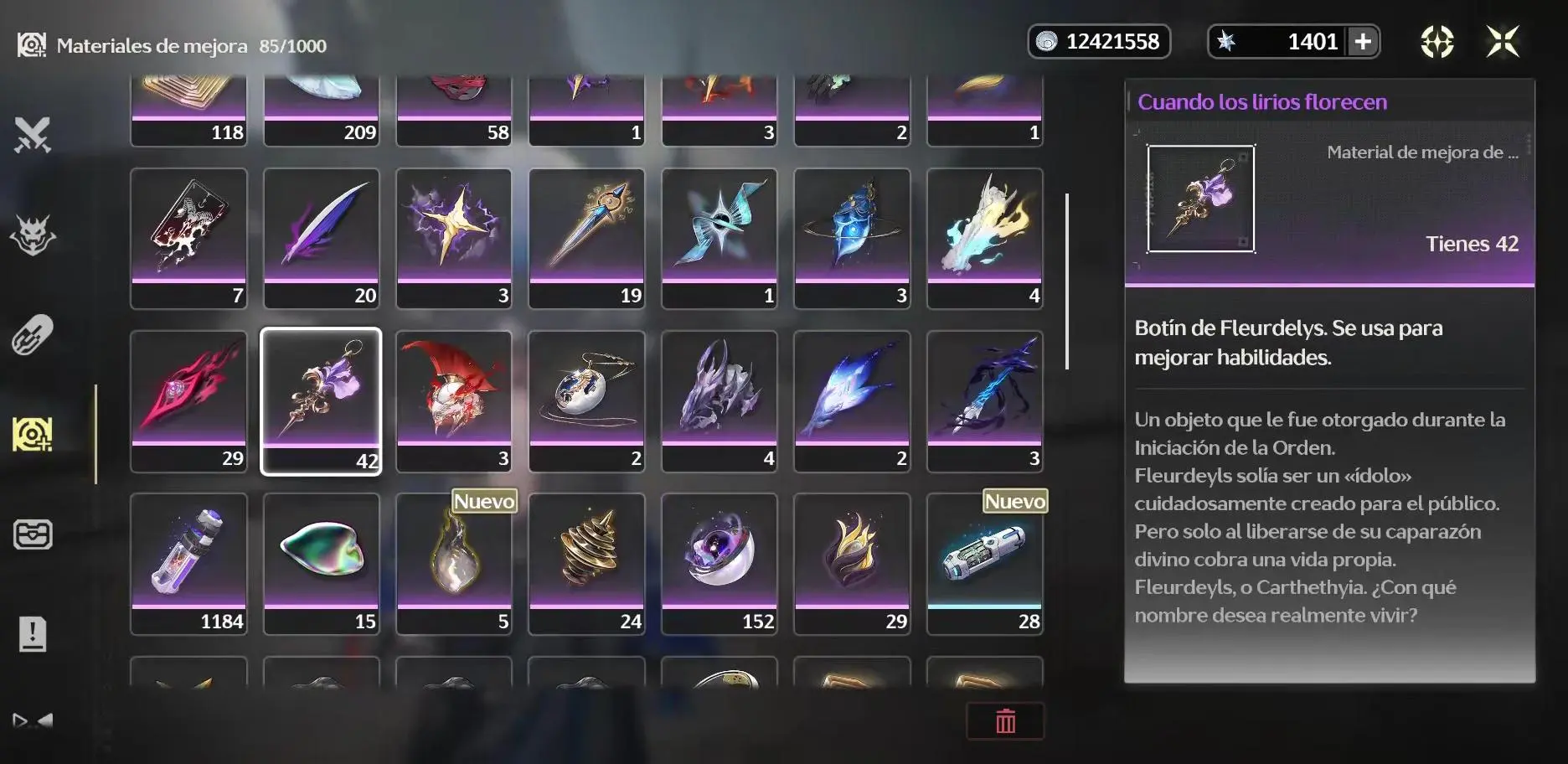This screenshot has height=764, width=1568.
Task: Switch to the crossed swords weapons tab
Action: [33, 135]
